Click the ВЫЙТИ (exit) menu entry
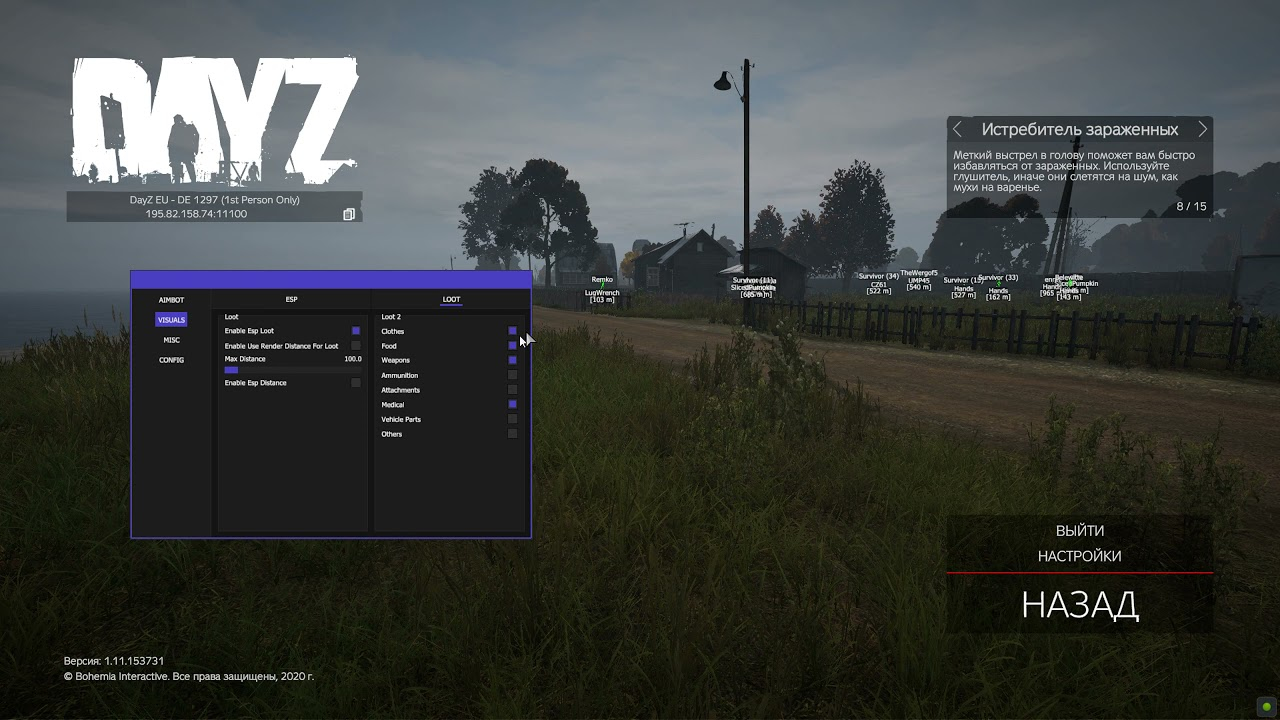 [x=1079, y=531]
